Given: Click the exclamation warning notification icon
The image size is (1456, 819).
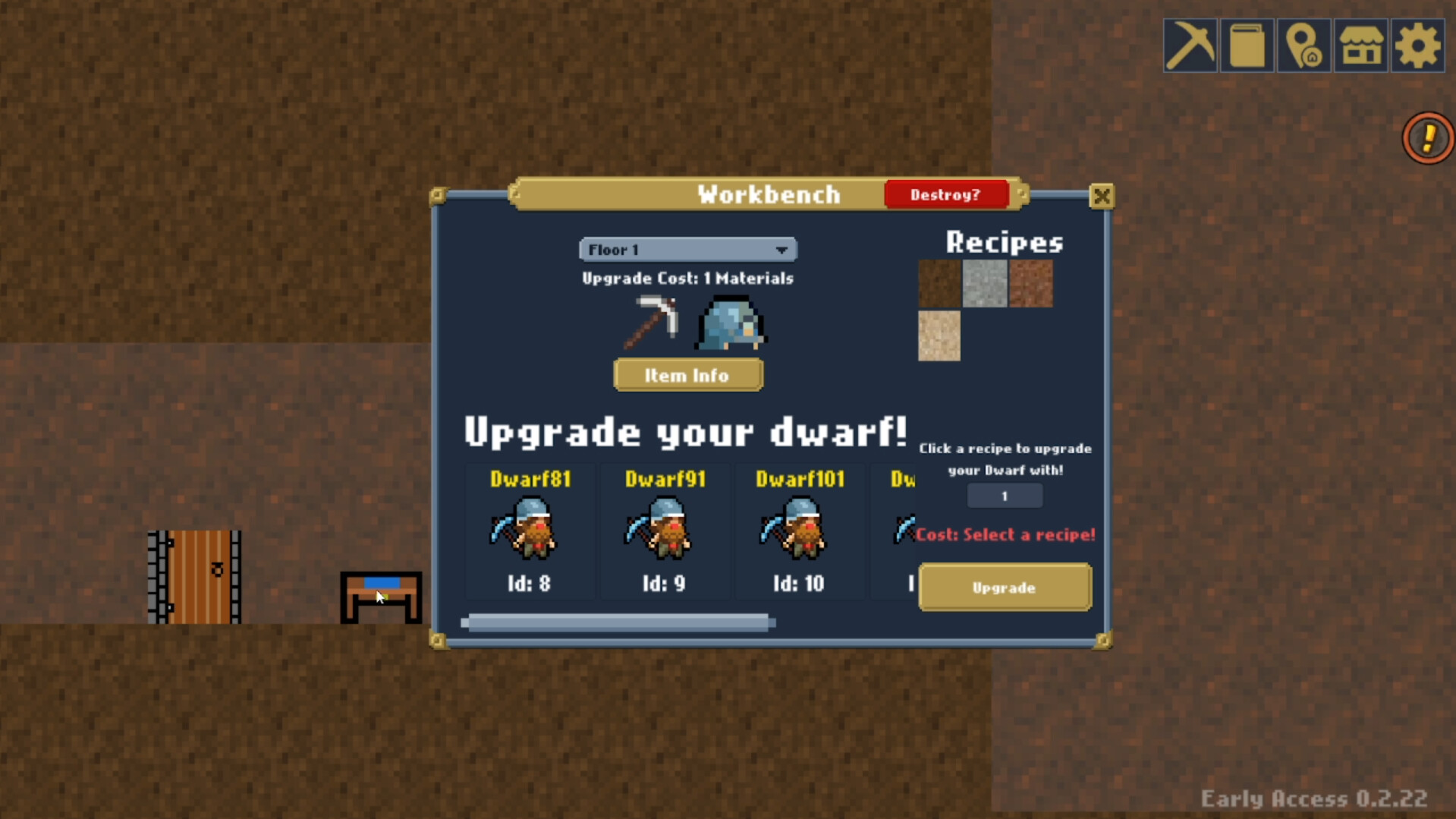Looking at the screenshot, I should click(1427, 137).
